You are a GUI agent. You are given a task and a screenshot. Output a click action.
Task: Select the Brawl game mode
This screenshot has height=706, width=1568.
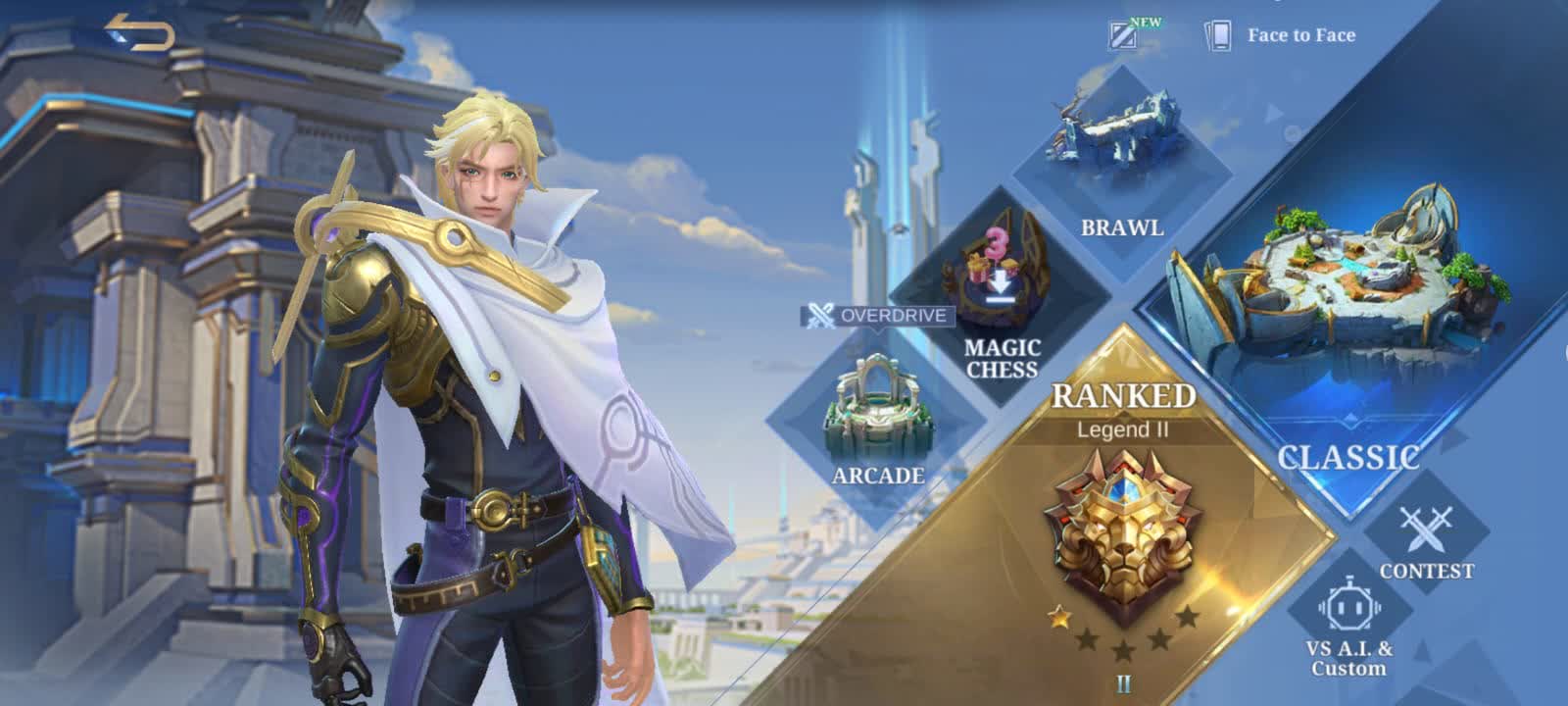point(1121,167)
